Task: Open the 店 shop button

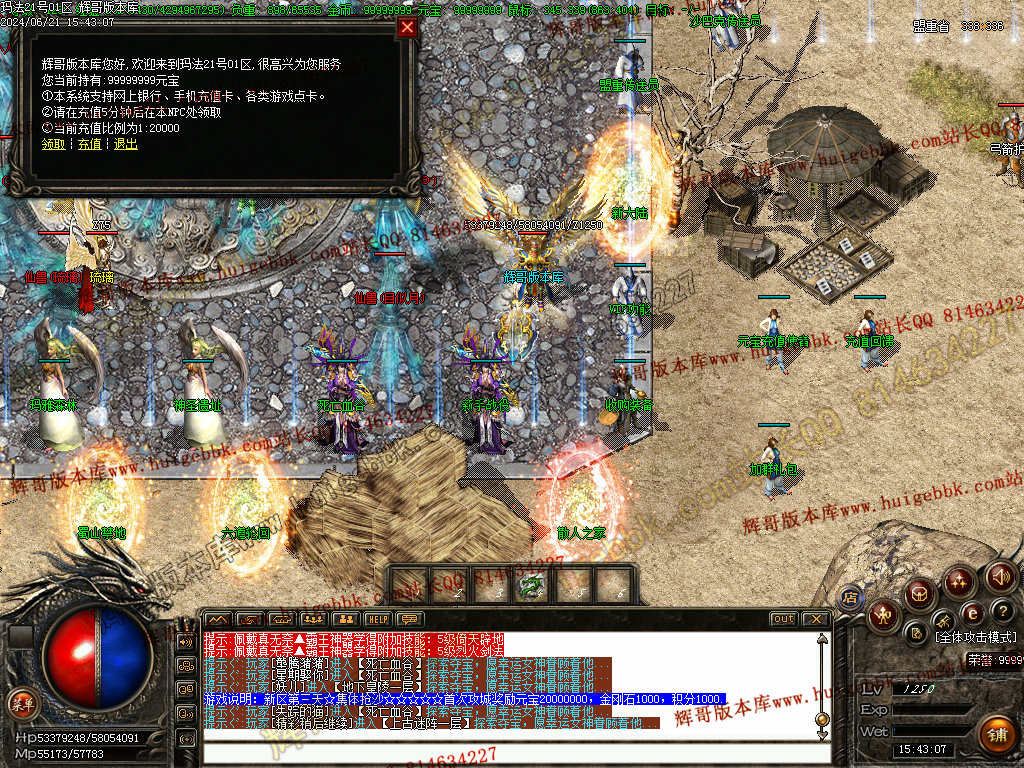Action: pyautogui.click(x=849, y=596)
